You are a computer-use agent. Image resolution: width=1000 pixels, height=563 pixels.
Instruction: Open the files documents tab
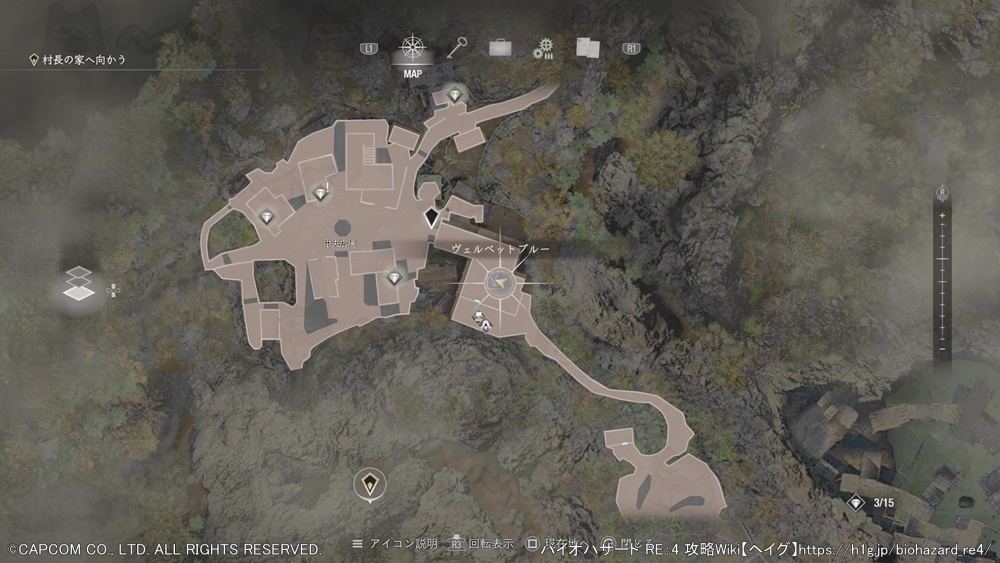point(587,47)
